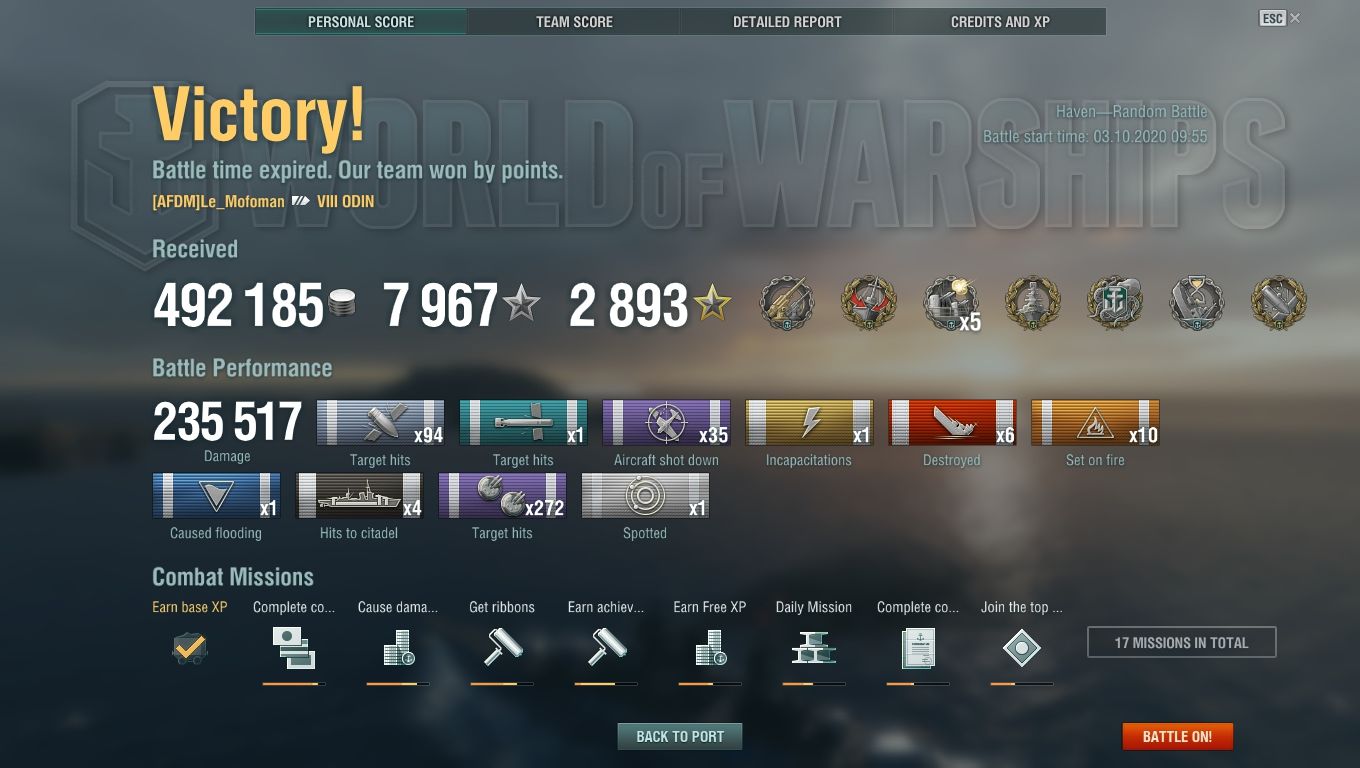Open the achievement medal marked x5
1360x768 pixels.
pyautogui.click(x=950, y=303)
